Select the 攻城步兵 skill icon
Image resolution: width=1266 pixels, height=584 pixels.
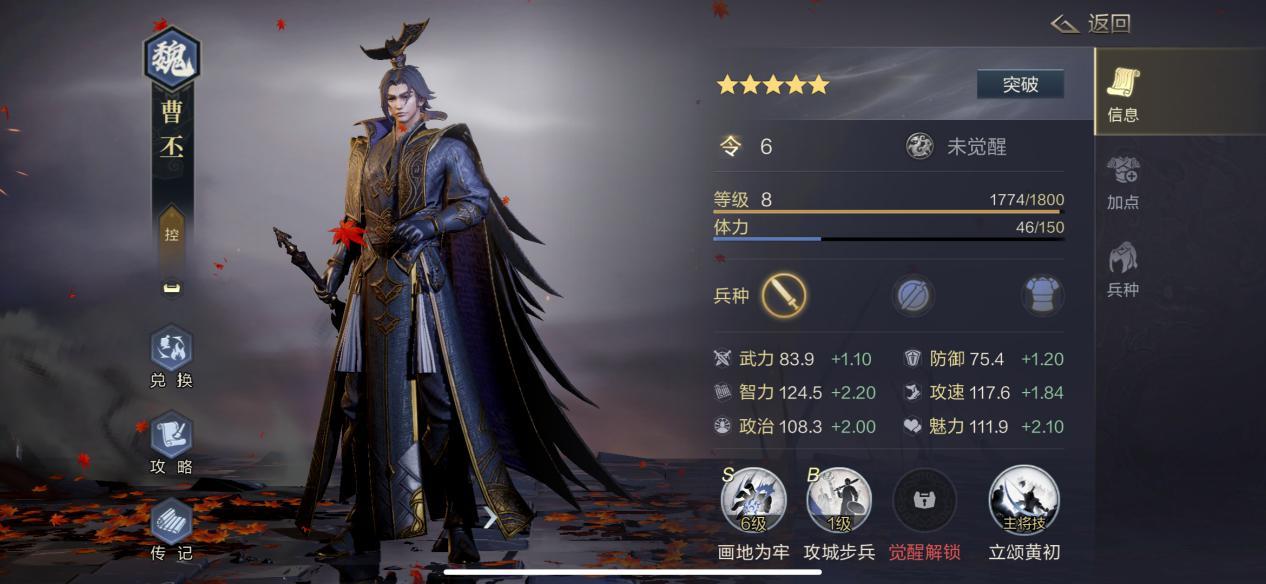tap(839, 499)
